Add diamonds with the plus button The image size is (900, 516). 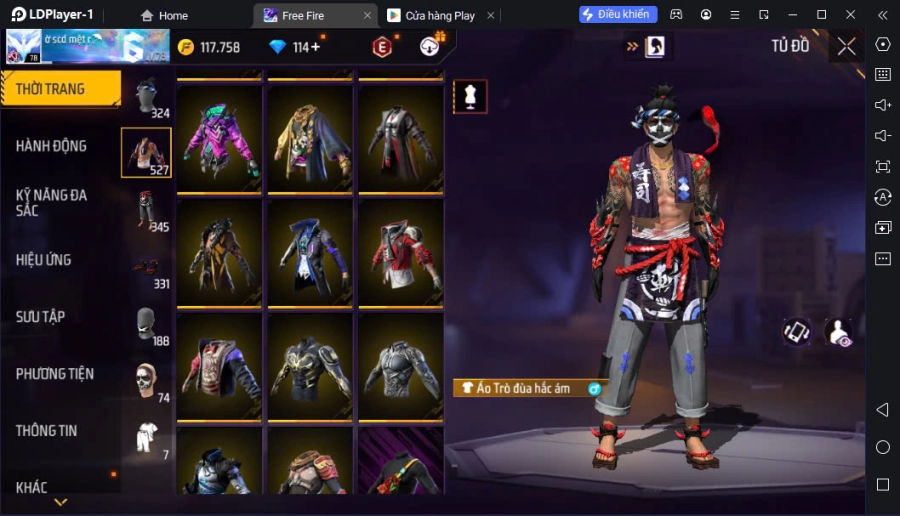pos(316,47)
